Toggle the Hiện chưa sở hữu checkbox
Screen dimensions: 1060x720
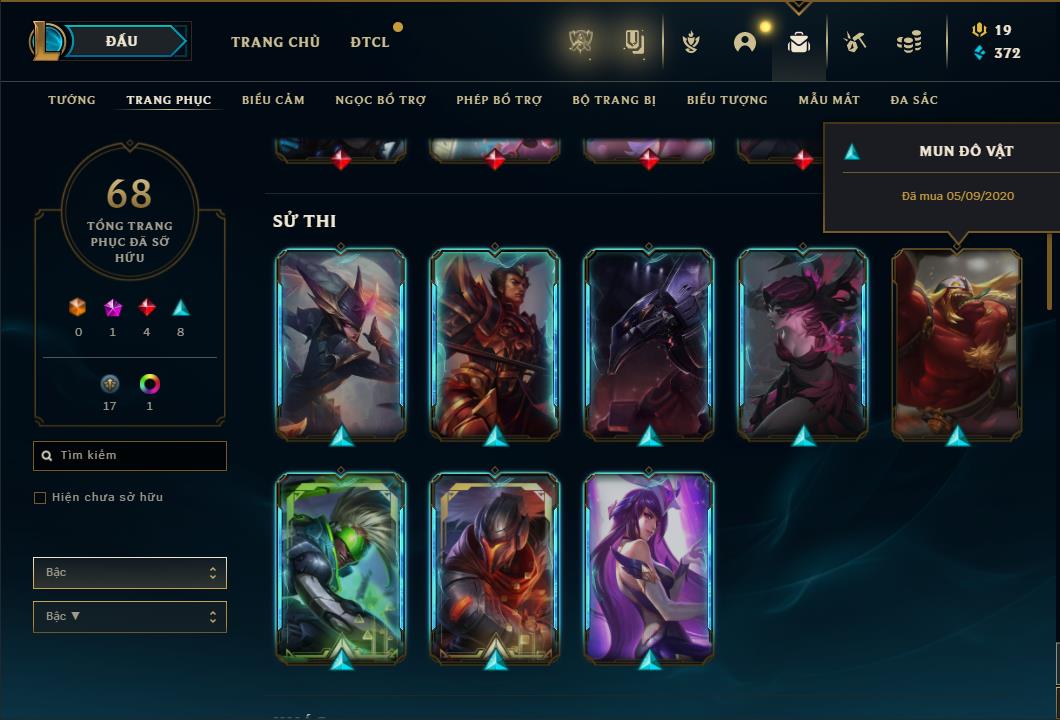tap(40, 498)
